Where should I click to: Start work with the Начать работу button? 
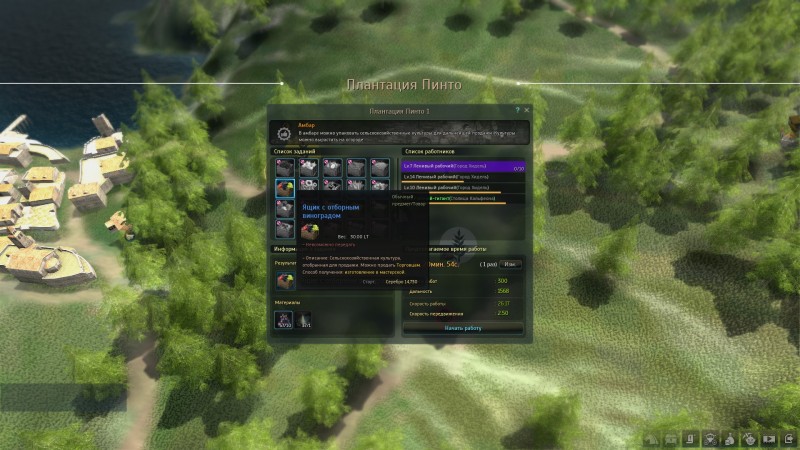(463, 328)
